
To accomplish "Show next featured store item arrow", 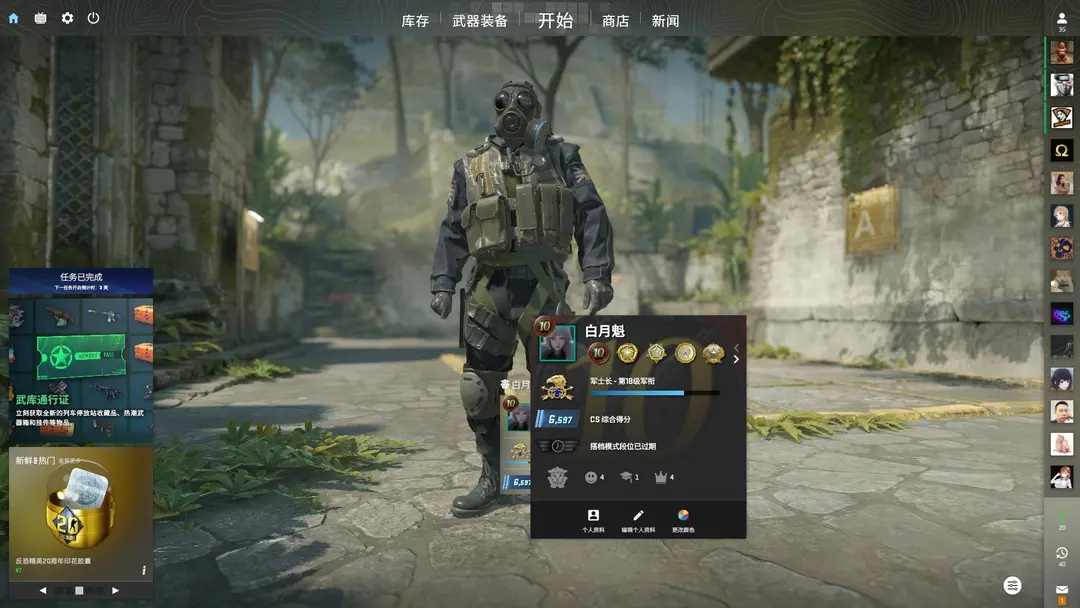I will click(x=115, y=591).
